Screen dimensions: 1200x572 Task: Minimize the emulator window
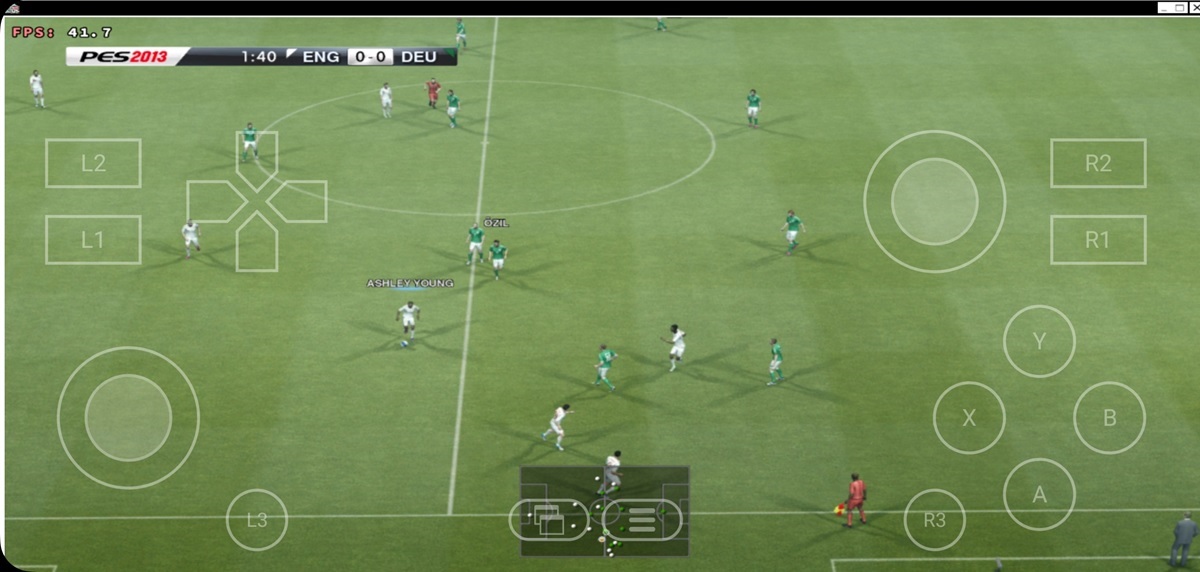click(x=1165, y=7)
